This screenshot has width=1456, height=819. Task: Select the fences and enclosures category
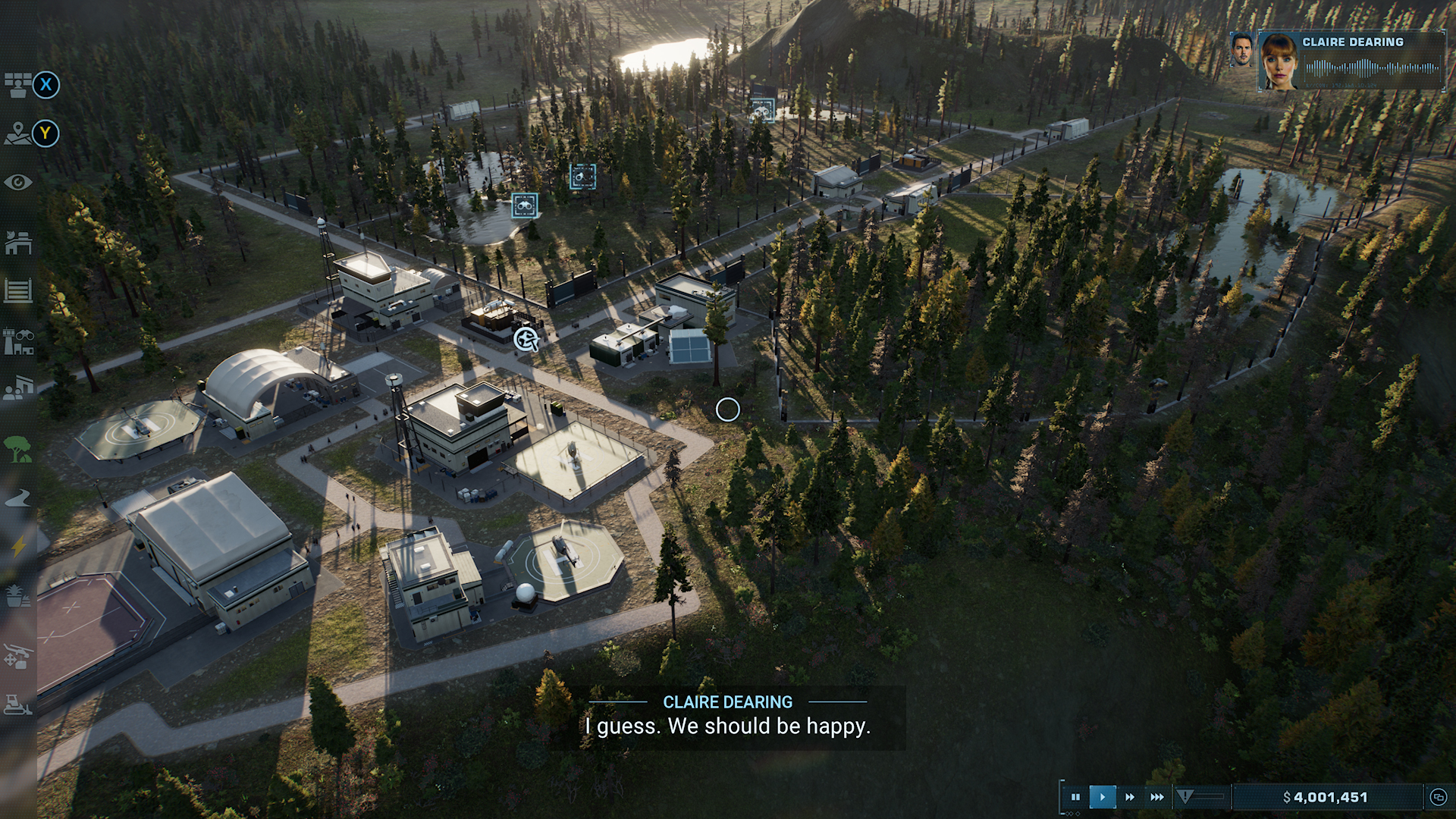pyautogui.click(x=18, y=290)
